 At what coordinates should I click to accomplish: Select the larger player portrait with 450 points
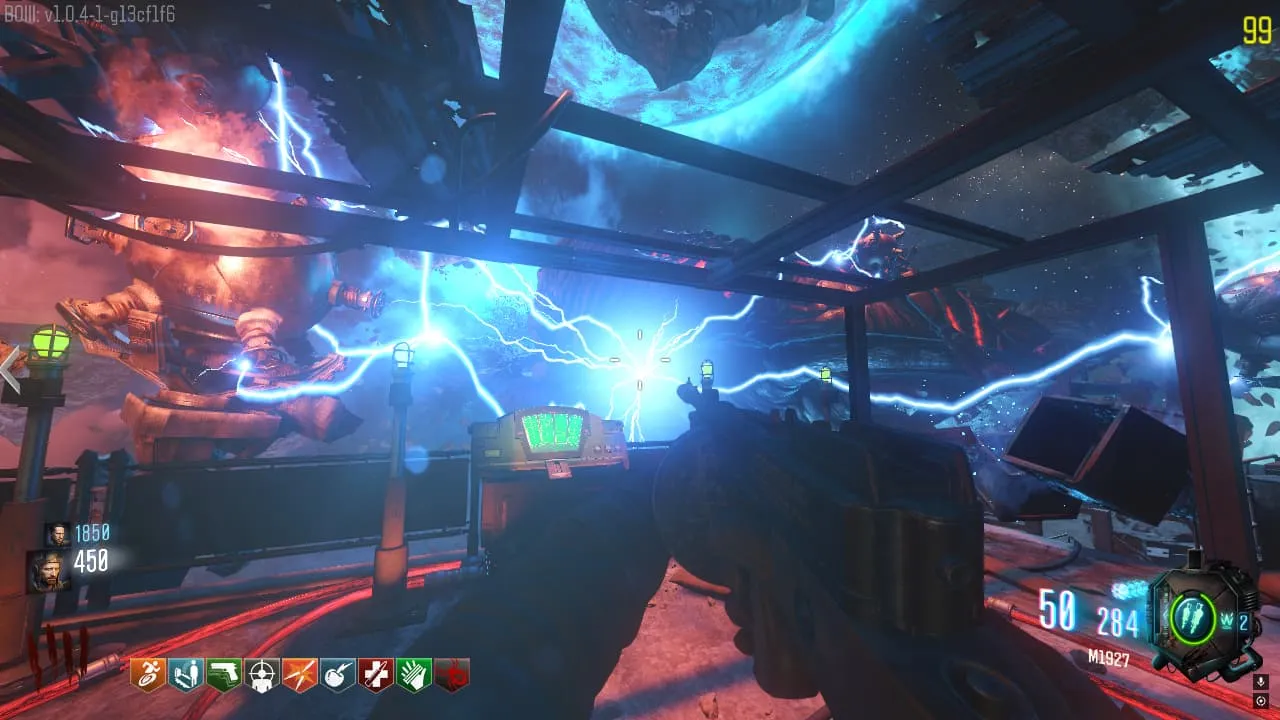pos(48,570)
